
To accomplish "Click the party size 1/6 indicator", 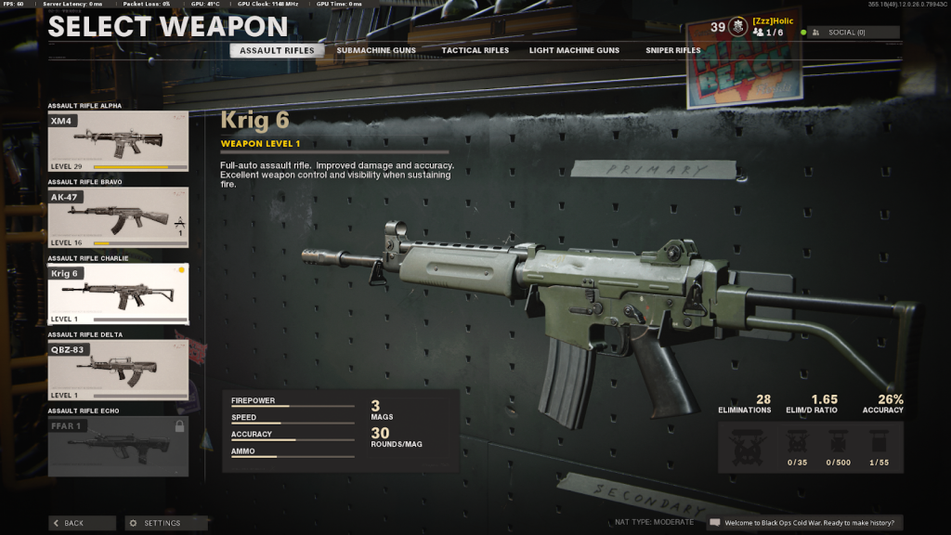I will click(x=769, y=33).
